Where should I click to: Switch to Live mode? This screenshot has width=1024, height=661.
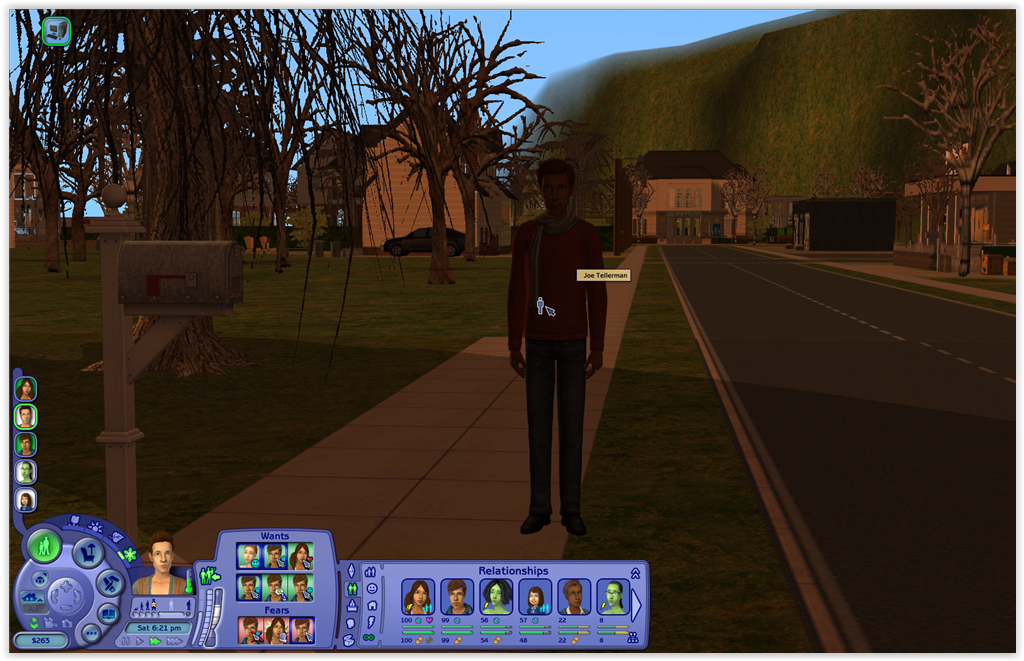pyautogui.click(x=43, y=546)
